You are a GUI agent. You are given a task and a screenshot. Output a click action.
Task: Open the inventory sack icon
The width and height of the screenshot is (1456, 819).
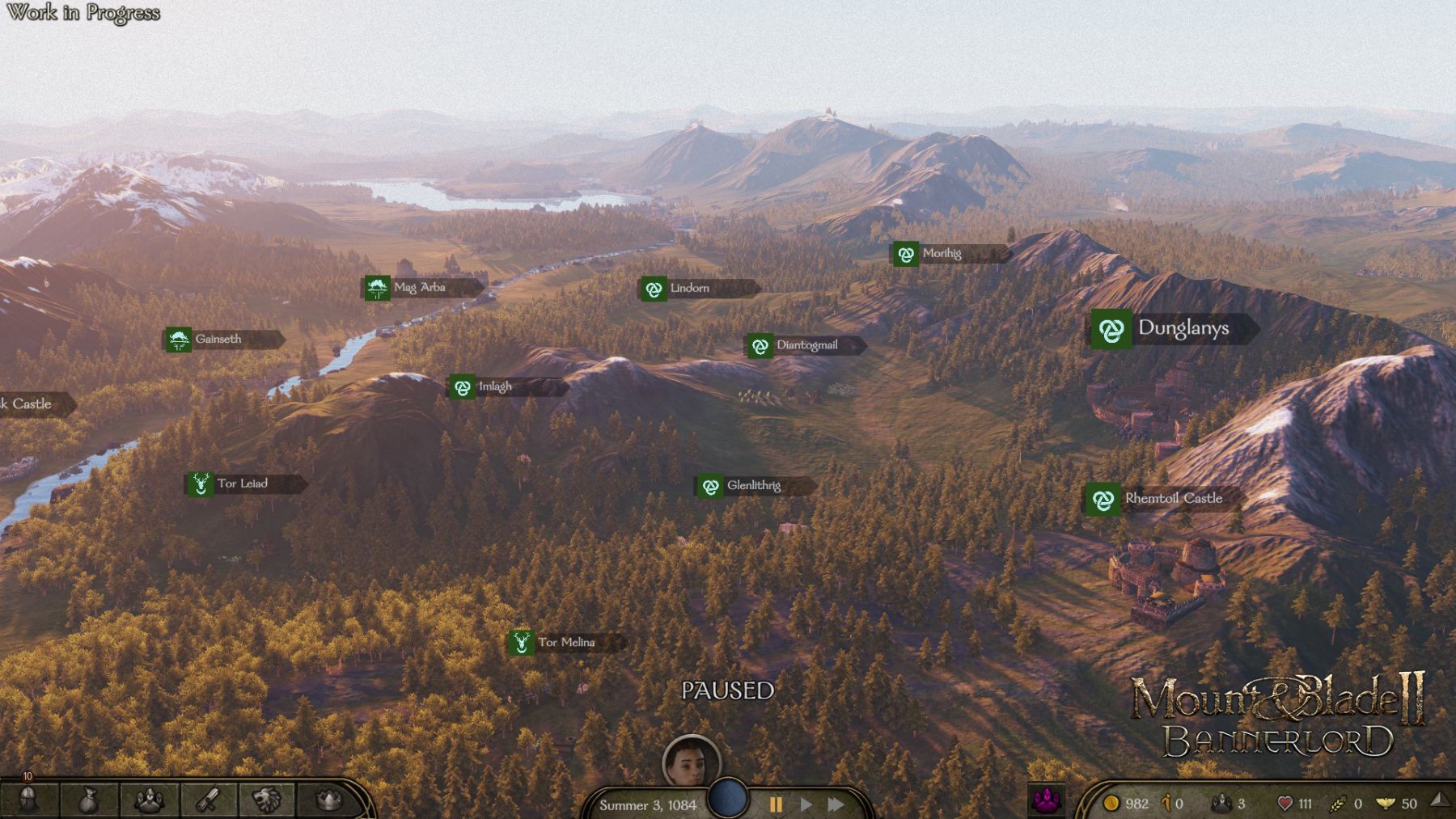89,800
